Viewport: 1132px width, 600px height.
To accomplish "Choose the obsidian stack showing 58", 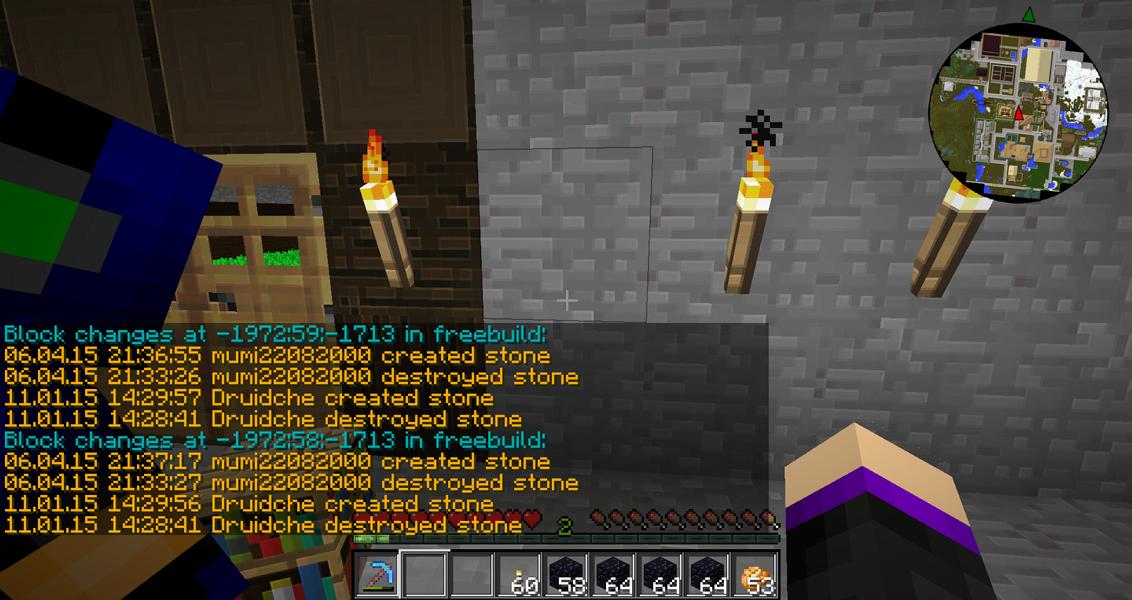I will tap(565, 575).
